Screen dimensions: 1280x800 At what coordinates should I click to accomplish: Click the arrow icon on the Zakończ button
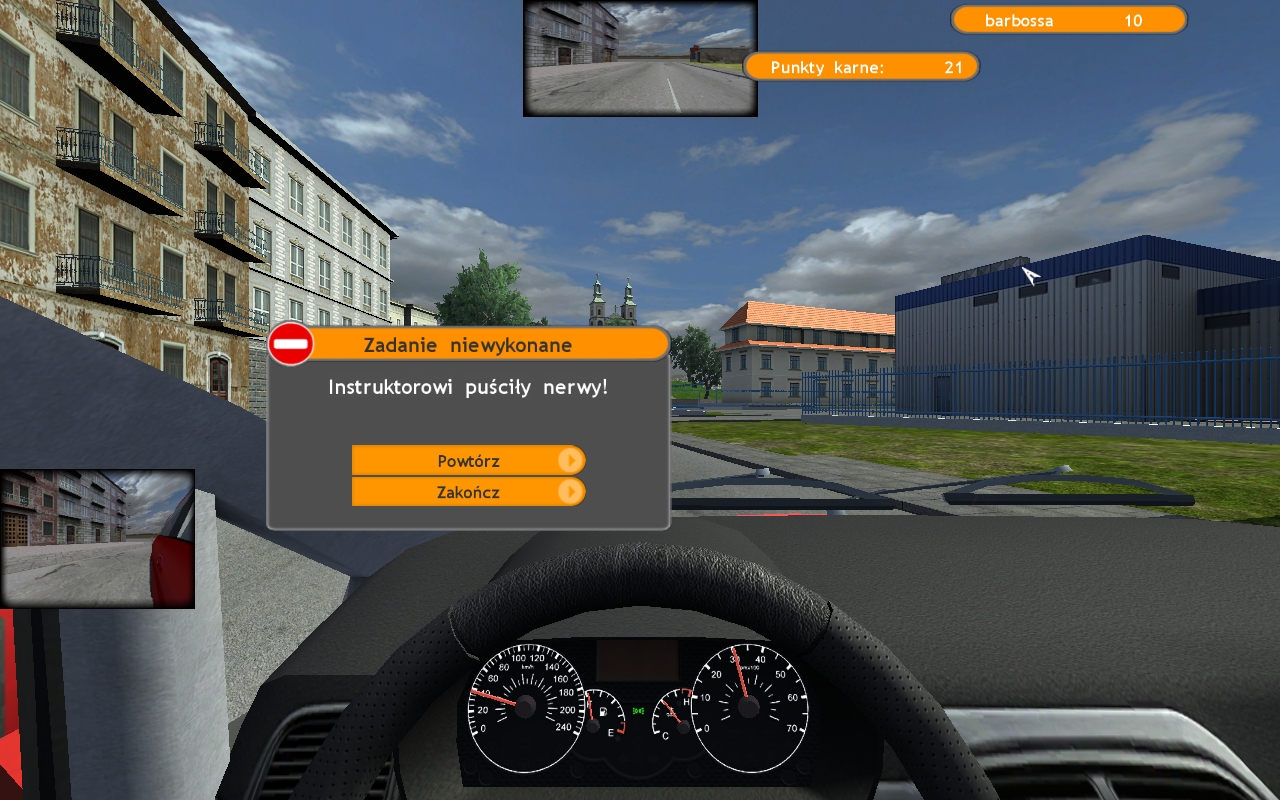click(x=573, y=492)
